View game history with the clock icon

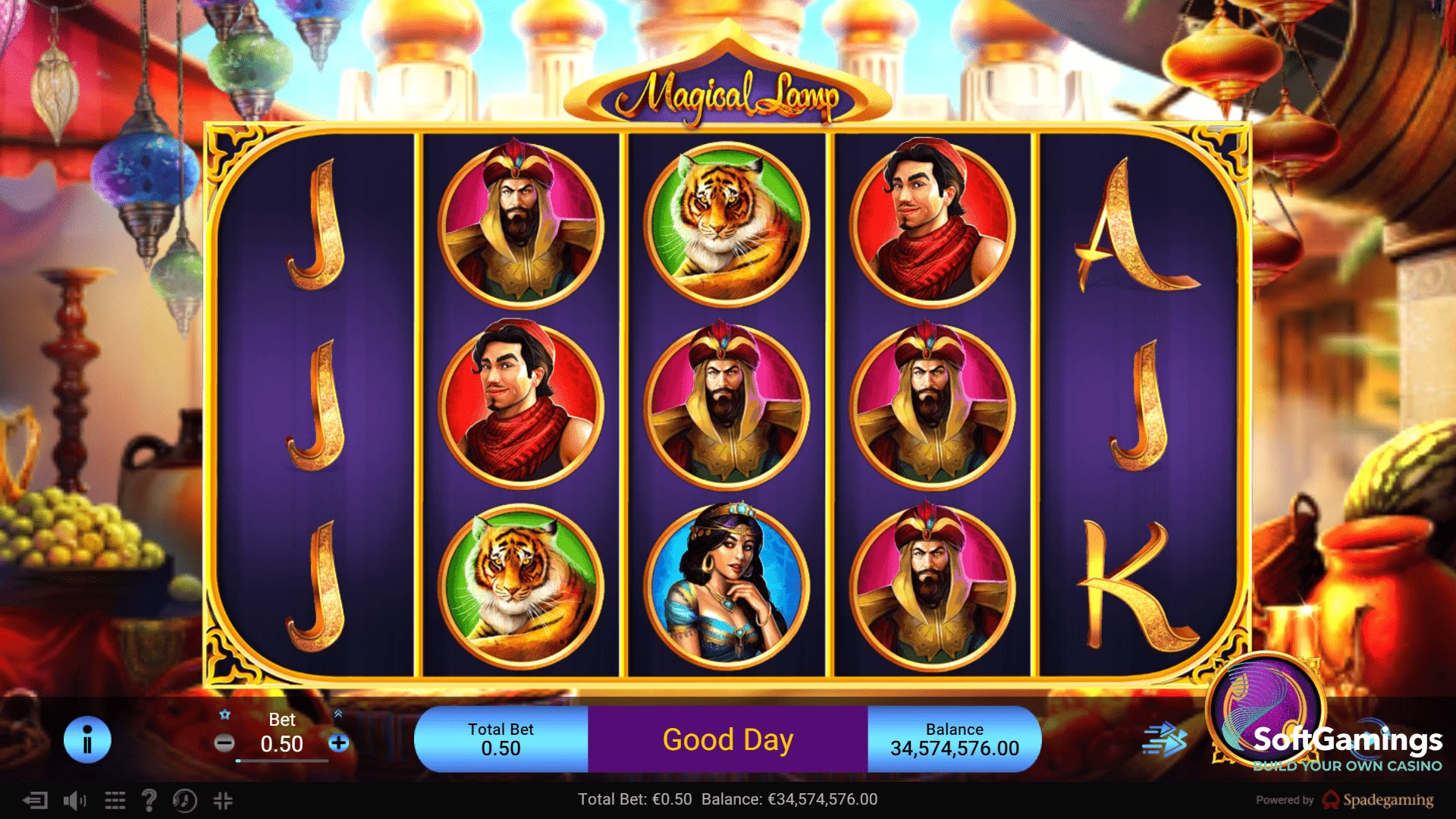click(x=184, y=800)
